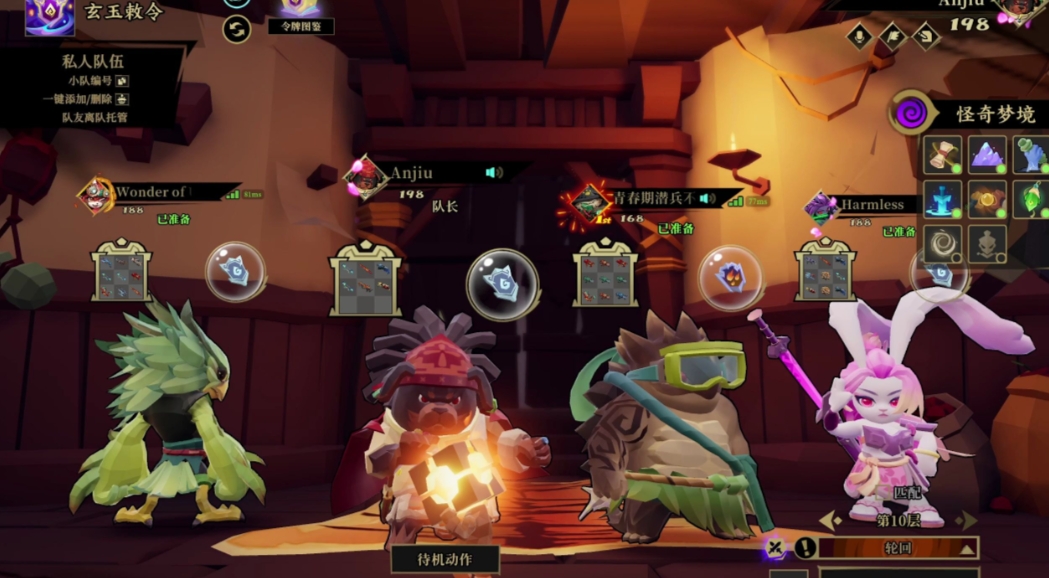Open Wonder of's player profile portrait
Viewport: 1049px width, 578px height.
(x=96, y=196)
